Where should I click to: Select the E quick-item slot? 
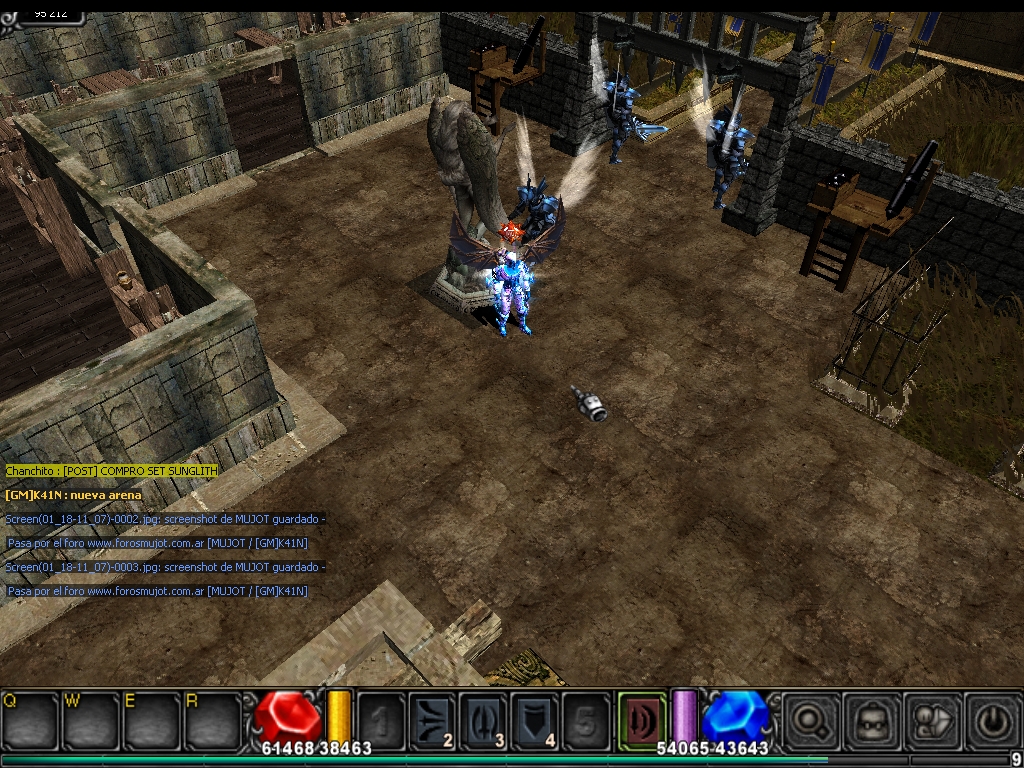(151, 719)
